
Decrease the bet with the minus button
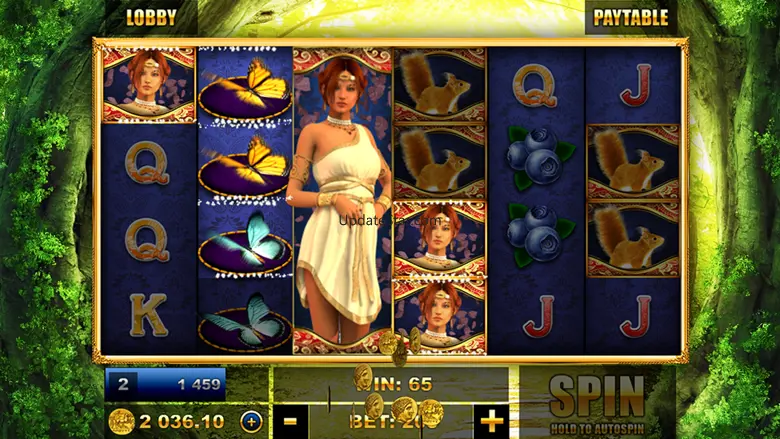pos(290,421)
